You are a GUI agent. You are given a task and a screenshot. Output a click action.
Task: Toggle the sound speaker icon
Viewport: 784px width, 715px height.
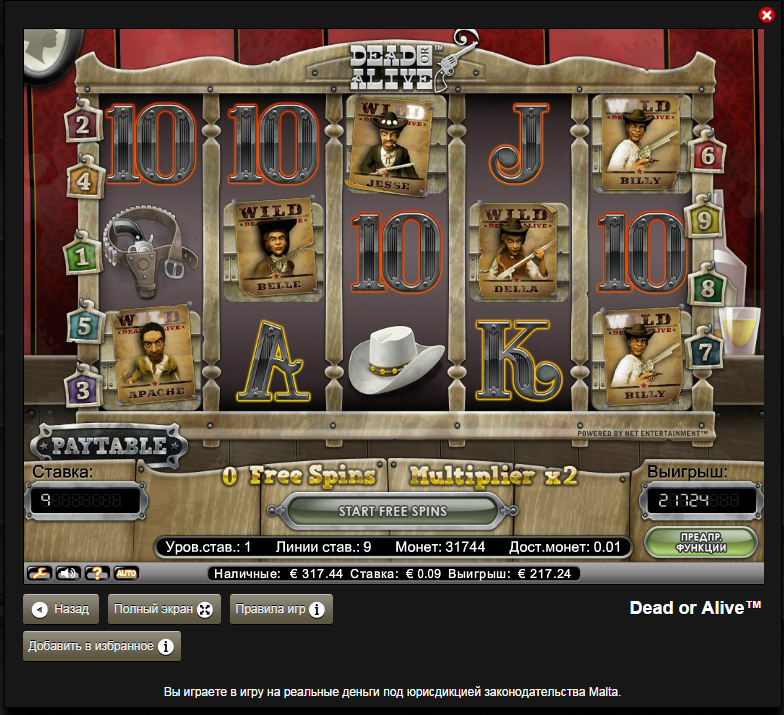[67, 574]
